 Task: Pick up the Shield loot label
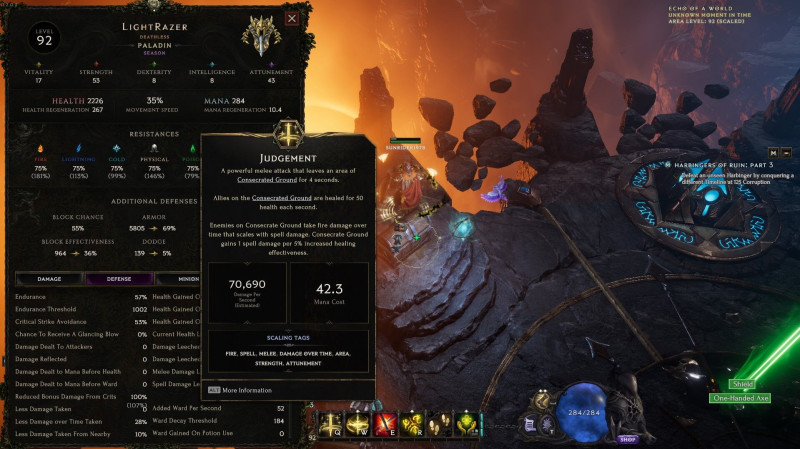742,383
